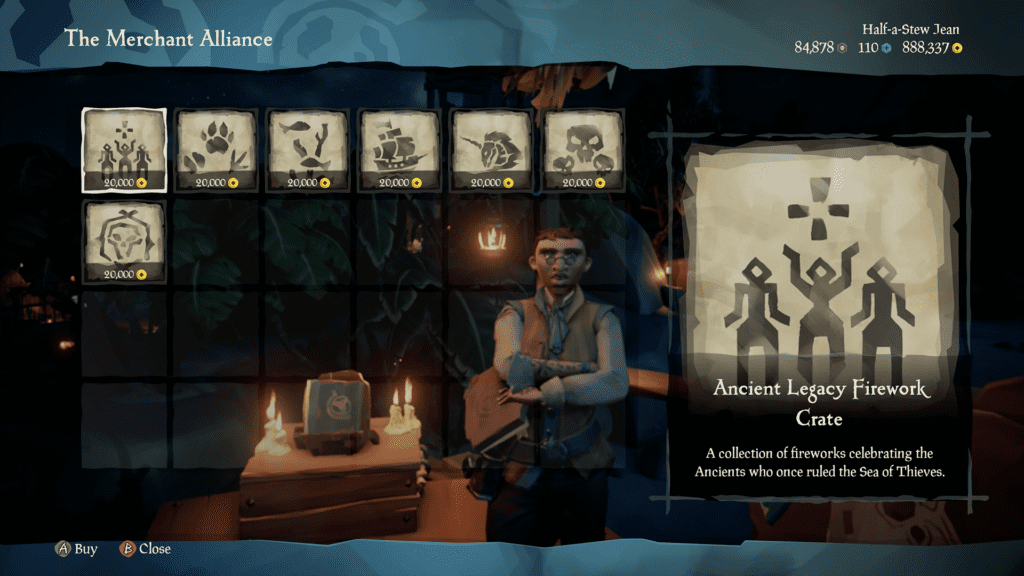Select the Ancient Legacy Firework Crate tile
The image size is (1024, 576).
124,150
